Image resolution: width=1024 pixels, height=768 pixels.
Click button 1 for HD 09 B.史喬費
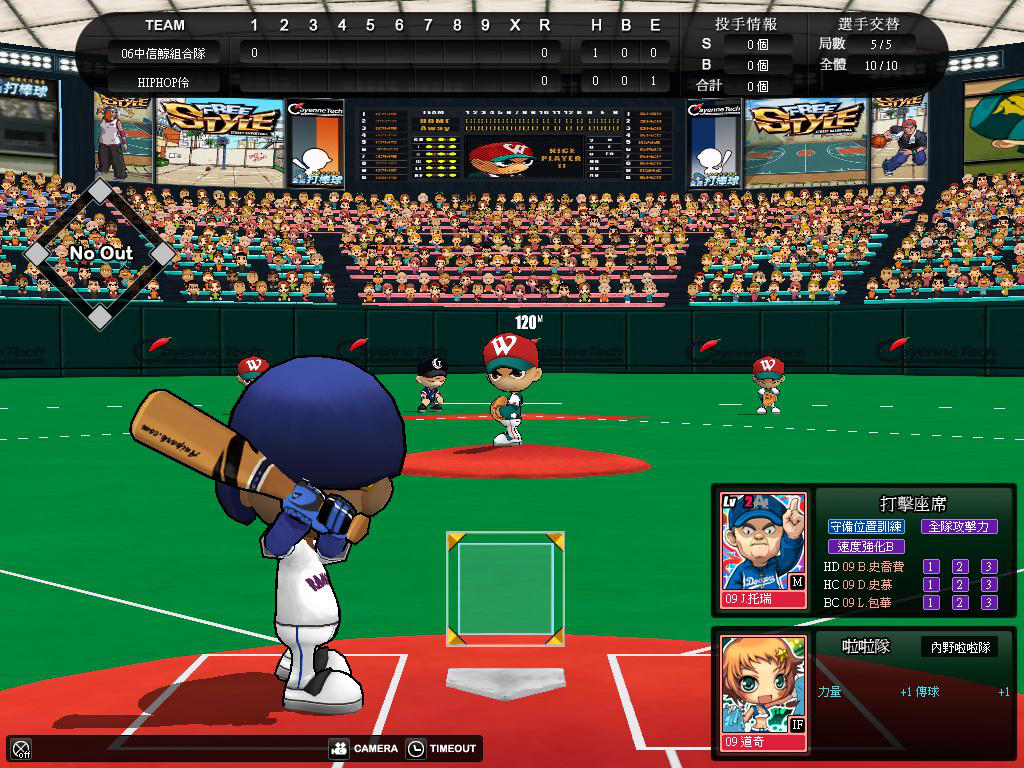931,567
